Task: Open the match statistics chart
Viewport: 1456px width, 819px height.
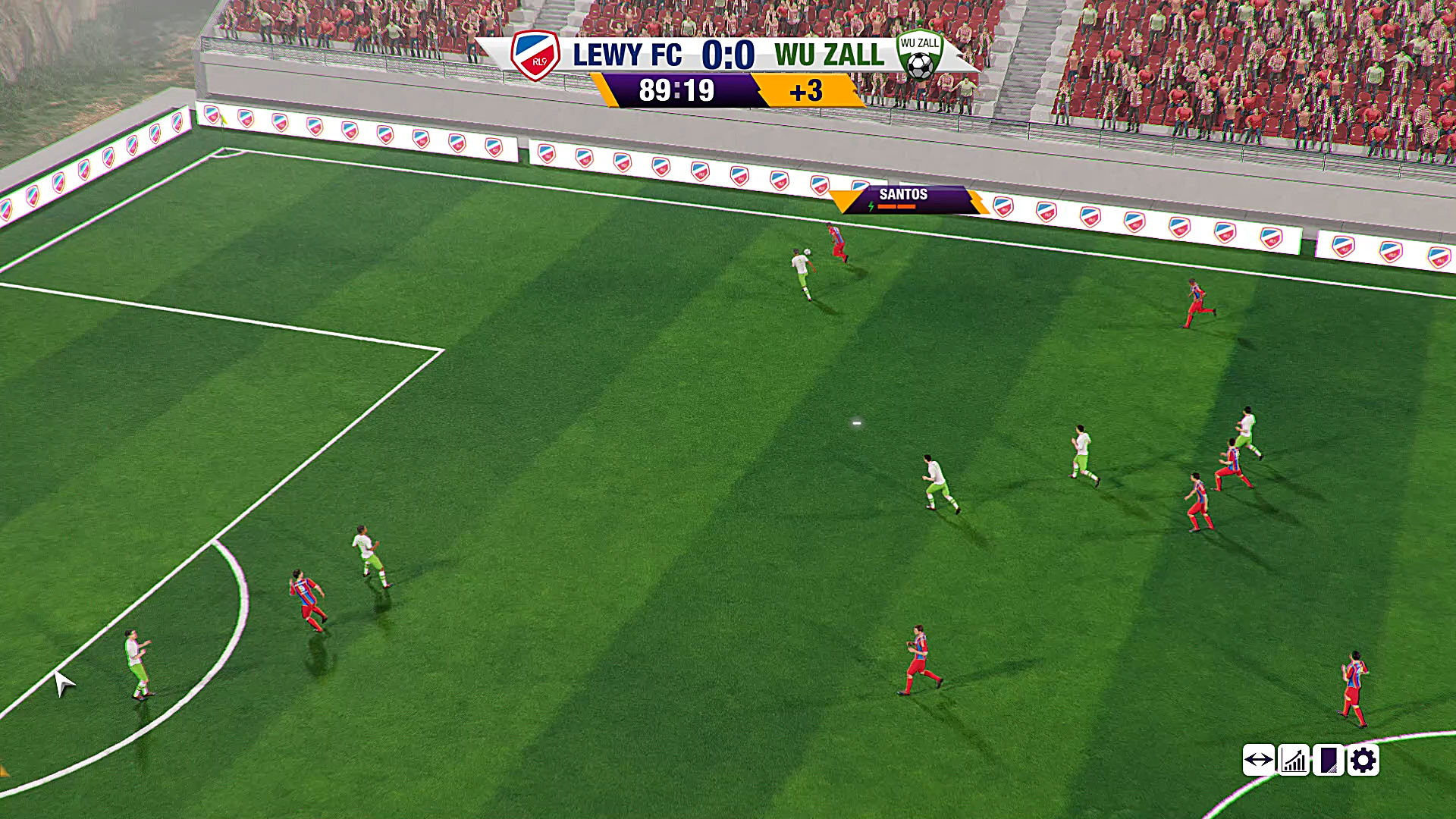Action: pos(1294,760)
